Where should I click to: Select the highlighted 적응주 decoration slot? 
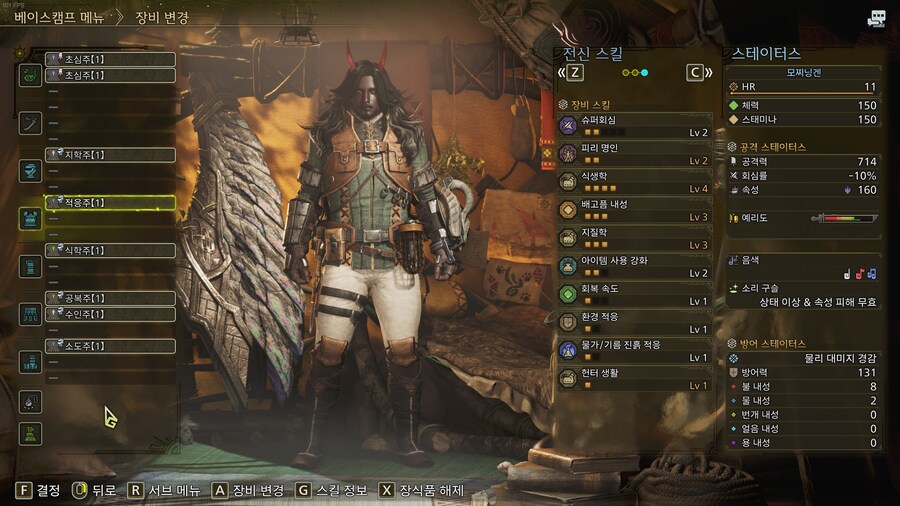110,203
